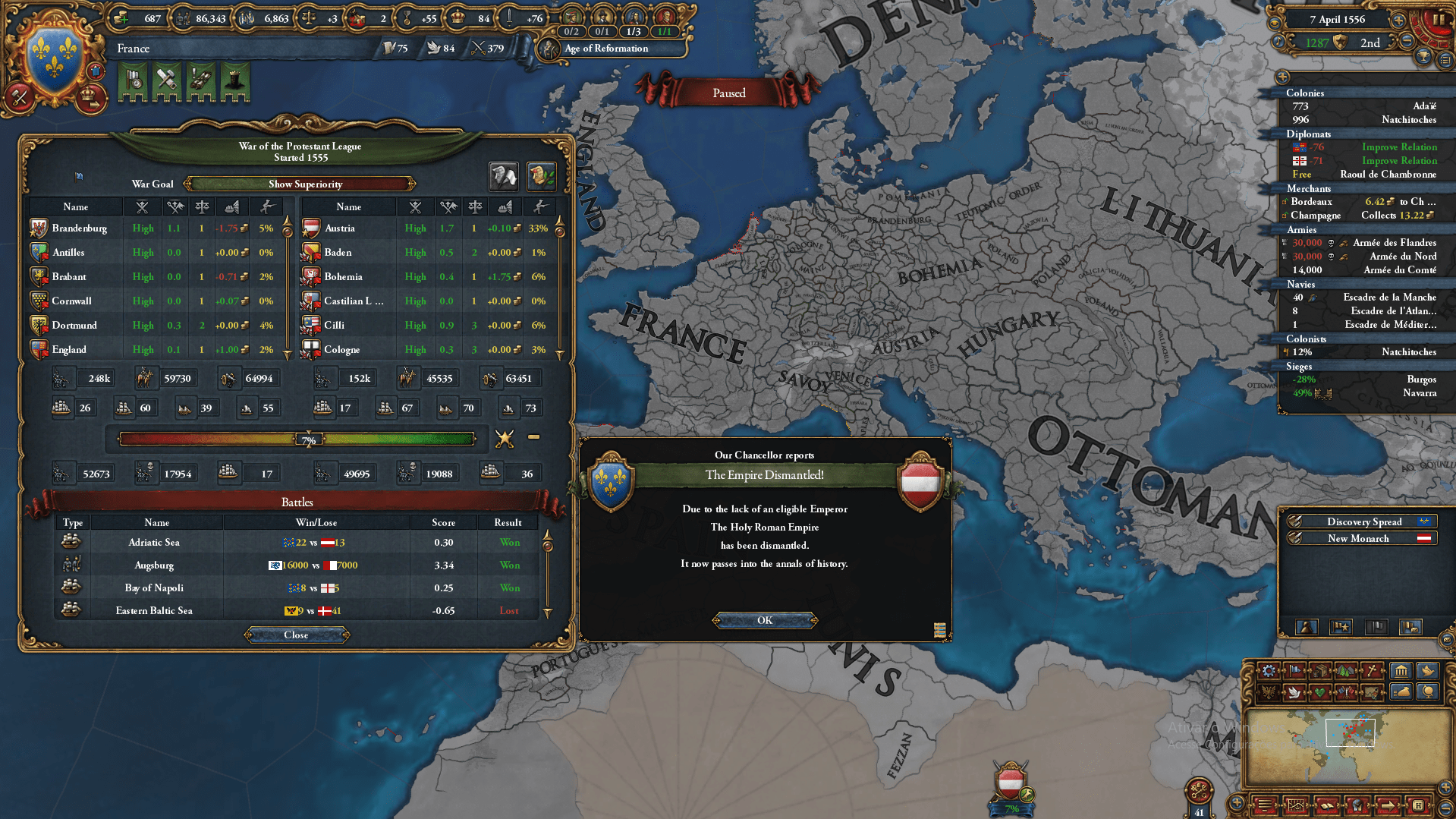
Task: Open the game settings gear menu
Action: (x=1270, y=671)
